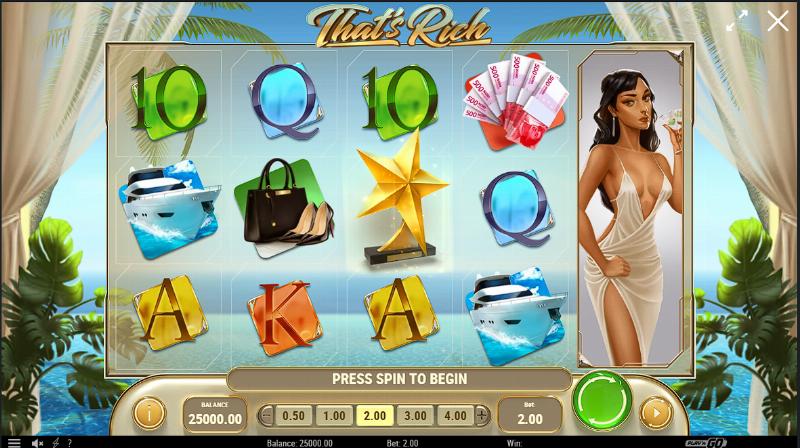
Task: Open help with the question mark icon
Action: (x=70, y=442)
